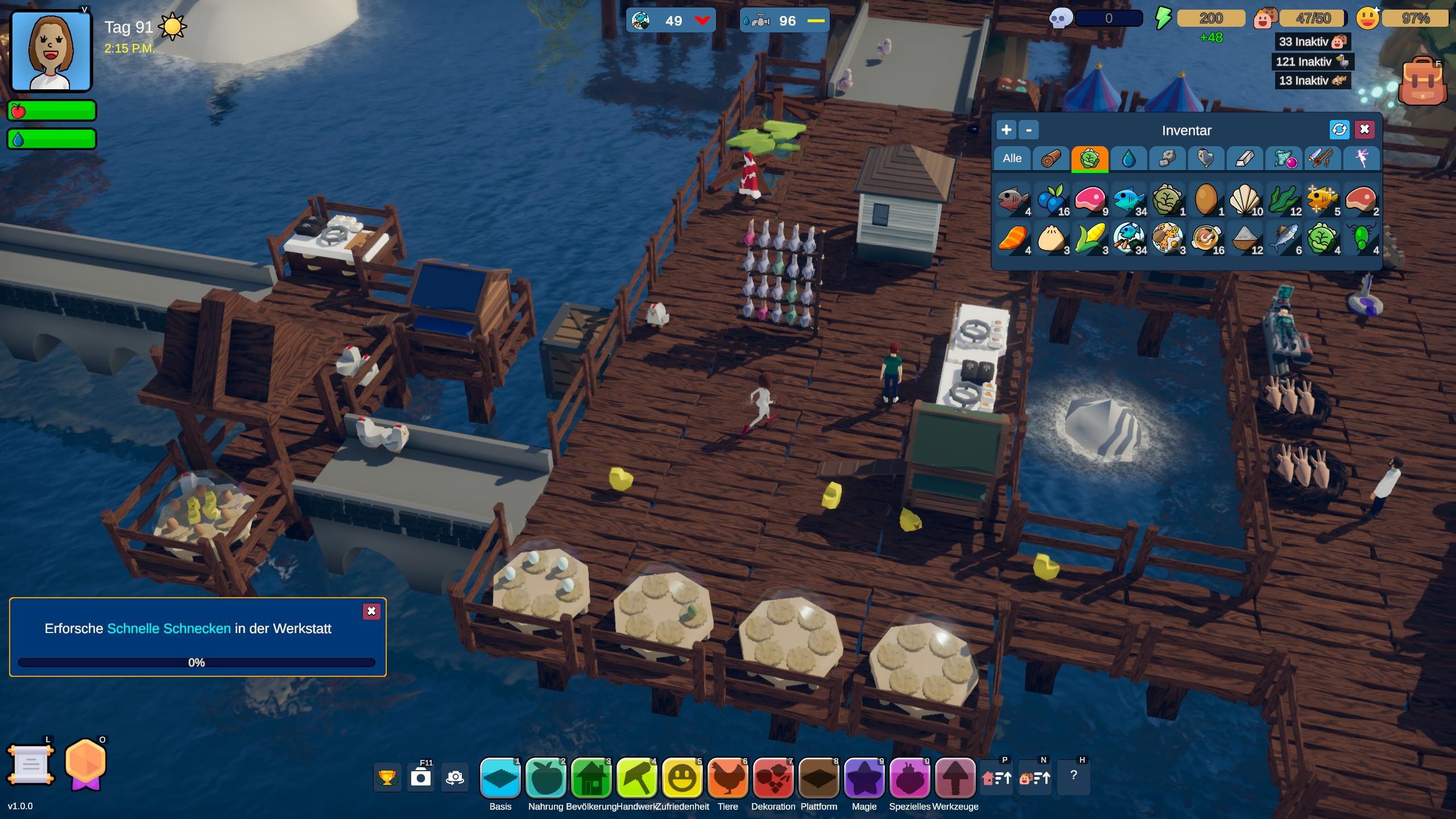This screenshot has height=819, width=1456.
Task: Switch to the Alle inventory tab
Action: 1012,159
